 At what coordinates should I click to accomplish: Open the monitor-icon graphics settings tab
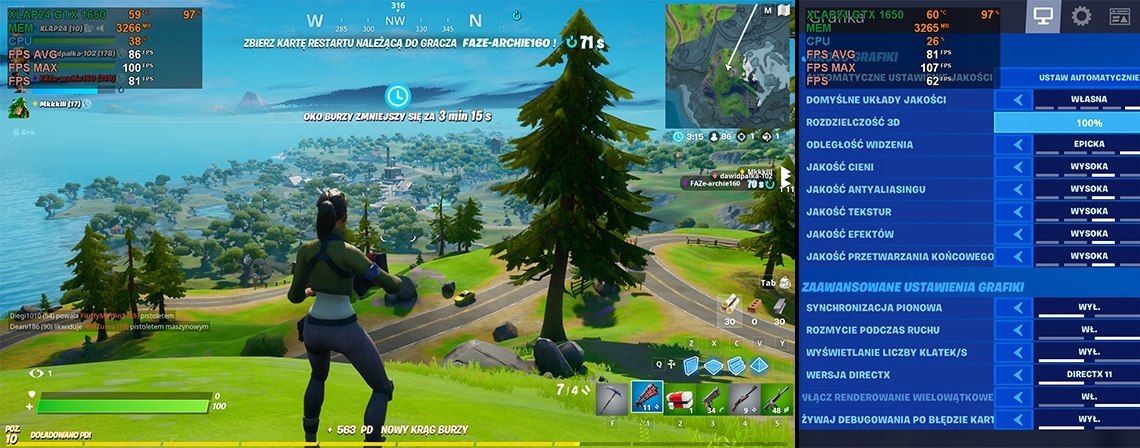point(1042,16)
